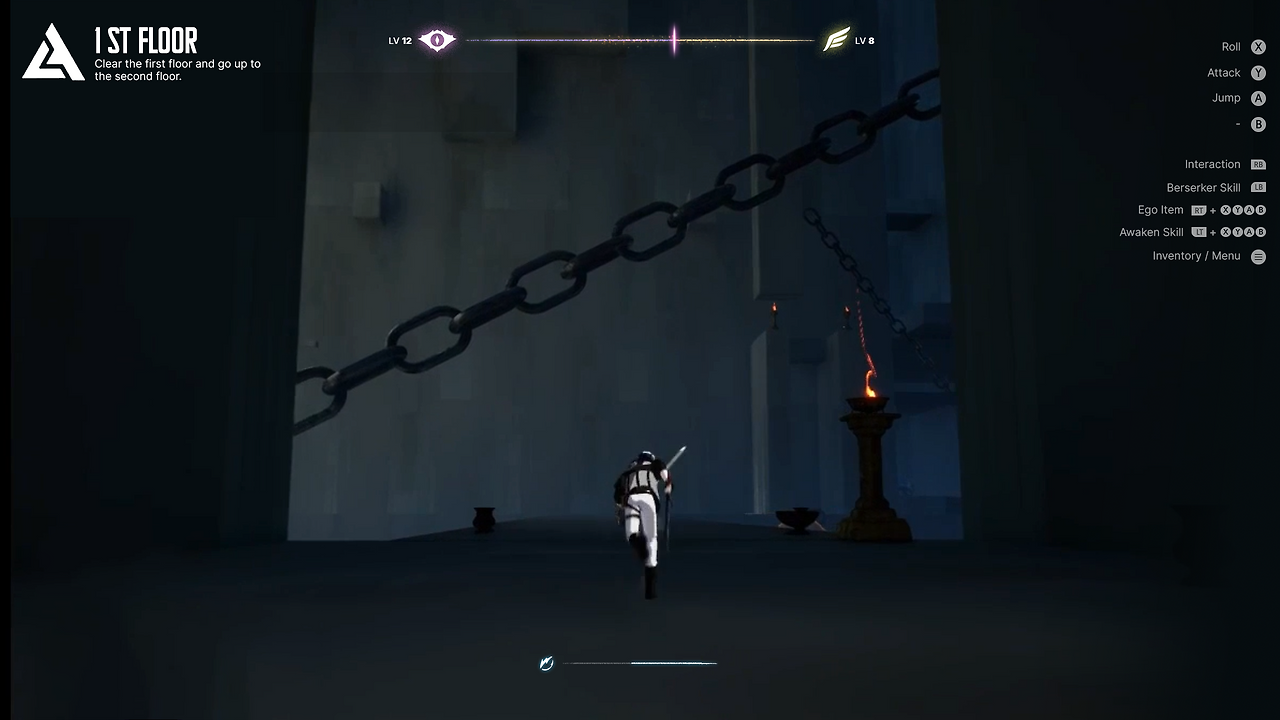Select the purple eye emblem beside LV 12
Screen dimensions: 1280x720
coord(436,40)
